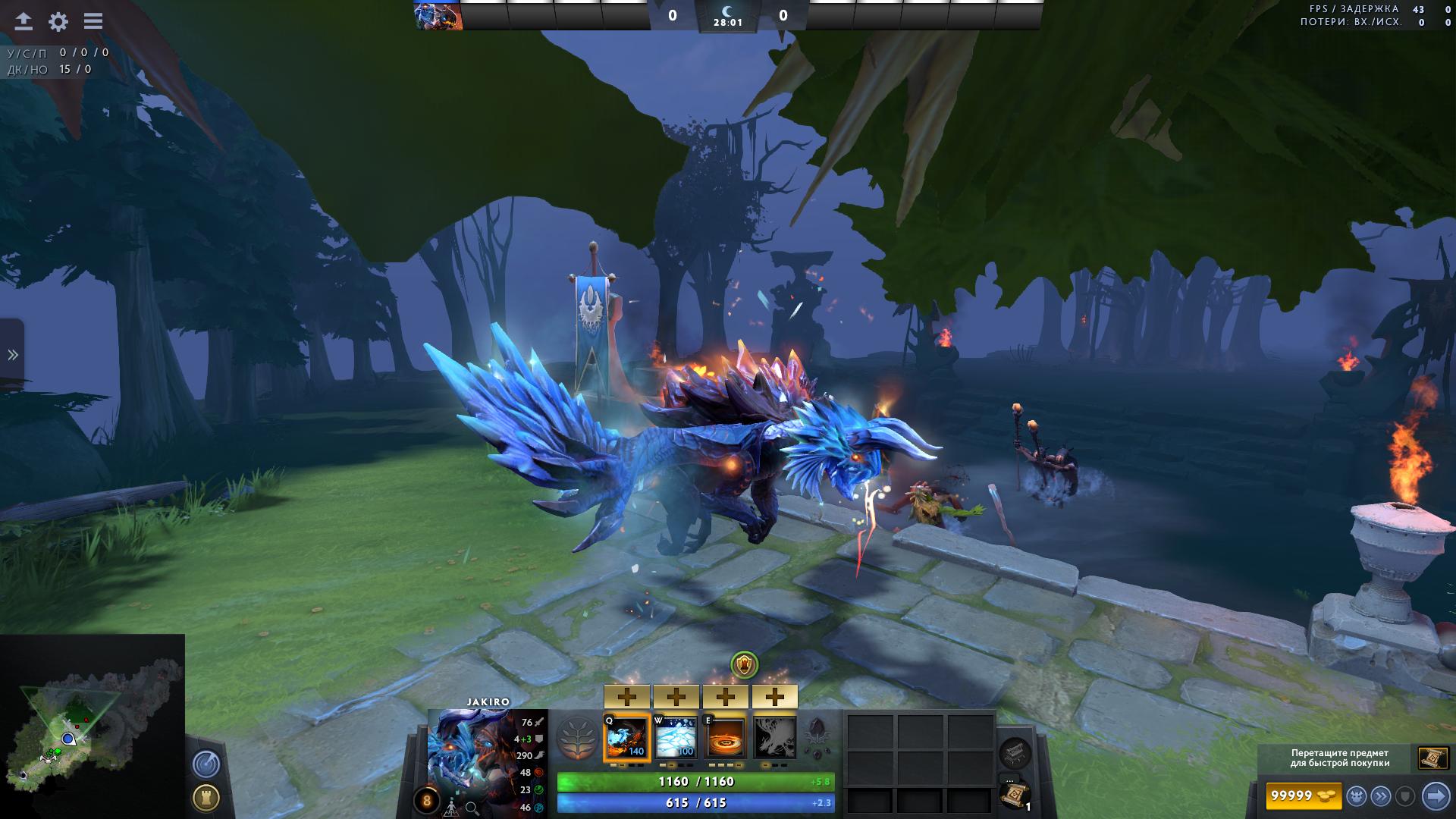Click the quick-buy scroll item
This screenshot has height=819, width=1456.
(1432, 758)
